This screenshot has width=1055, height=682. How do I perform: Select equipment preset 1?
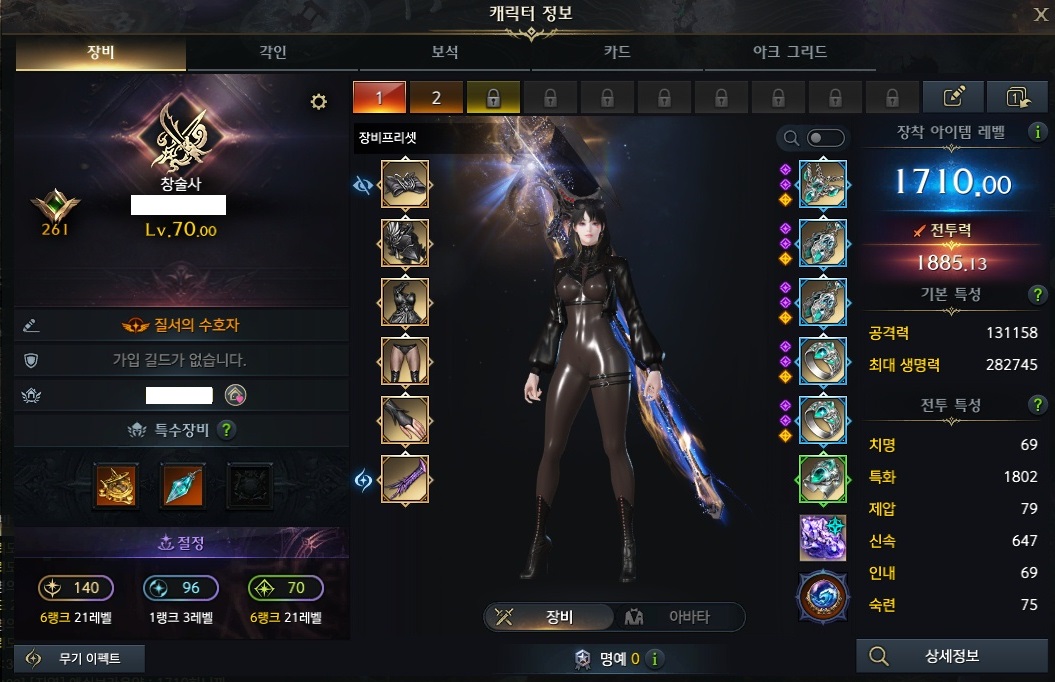(x=379, y=97)
